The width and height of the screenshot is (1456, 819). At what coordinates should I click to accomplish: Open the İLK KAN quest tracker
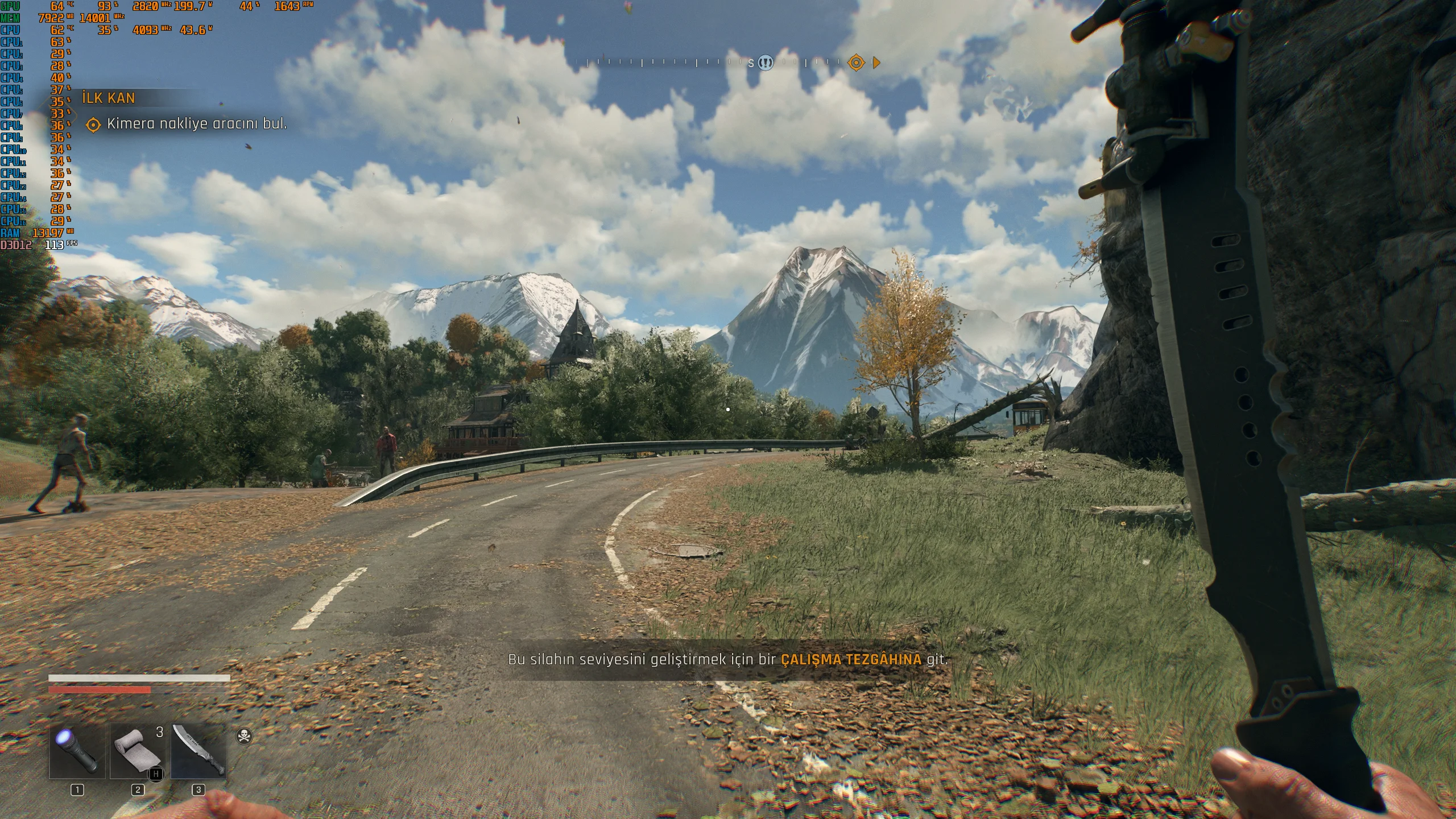[109, 98]
